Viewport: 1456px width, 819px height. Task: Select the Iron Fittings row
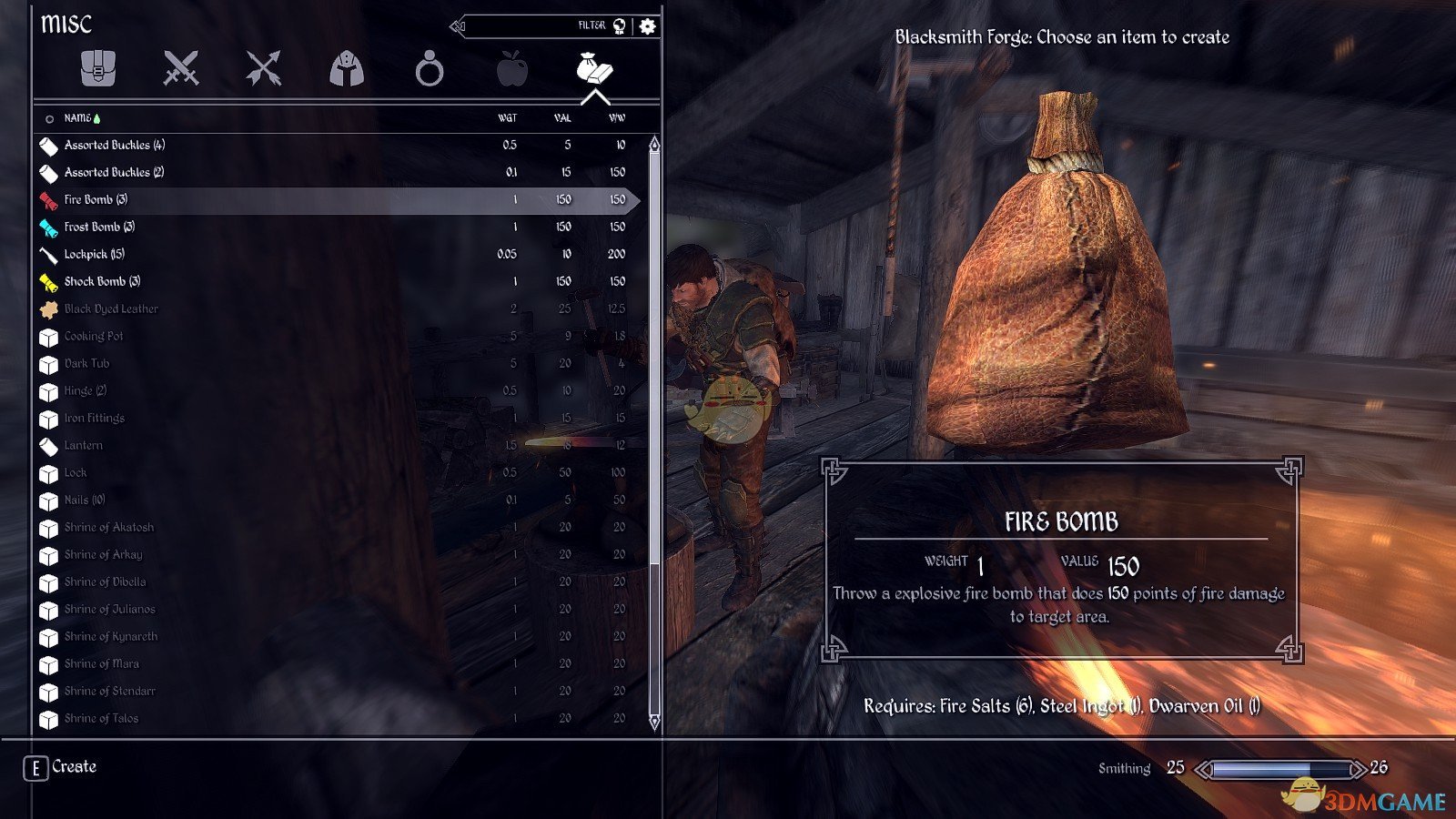(x=94, y=418)
